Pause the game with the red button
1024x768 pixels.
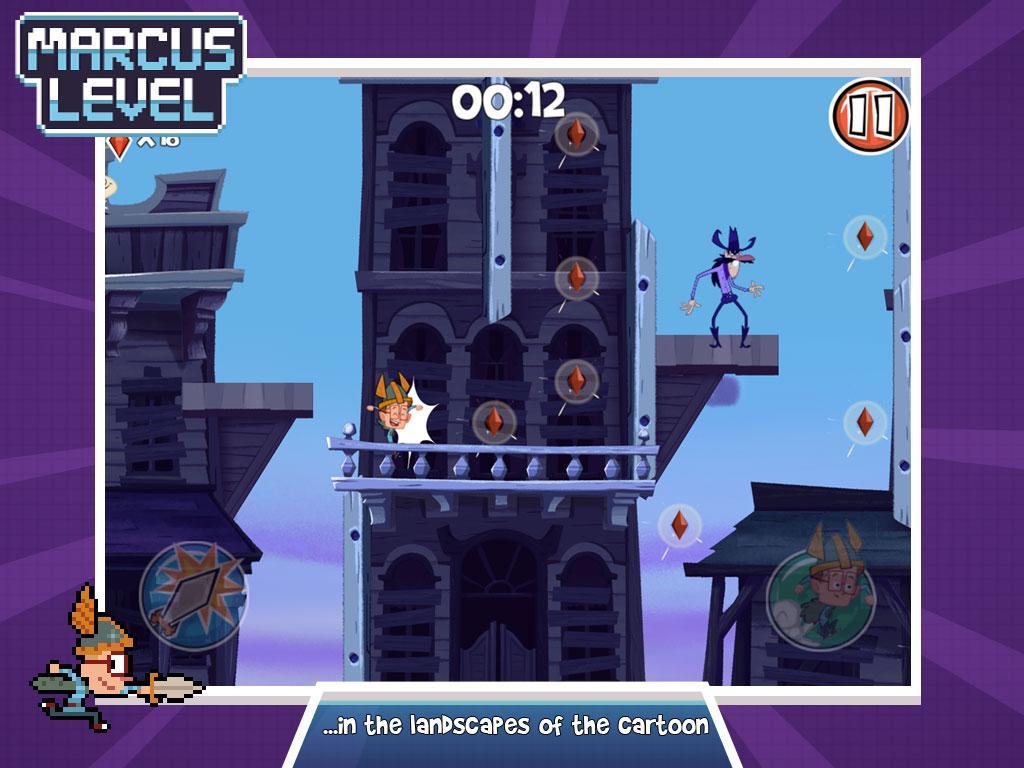(x=869, y=117)
